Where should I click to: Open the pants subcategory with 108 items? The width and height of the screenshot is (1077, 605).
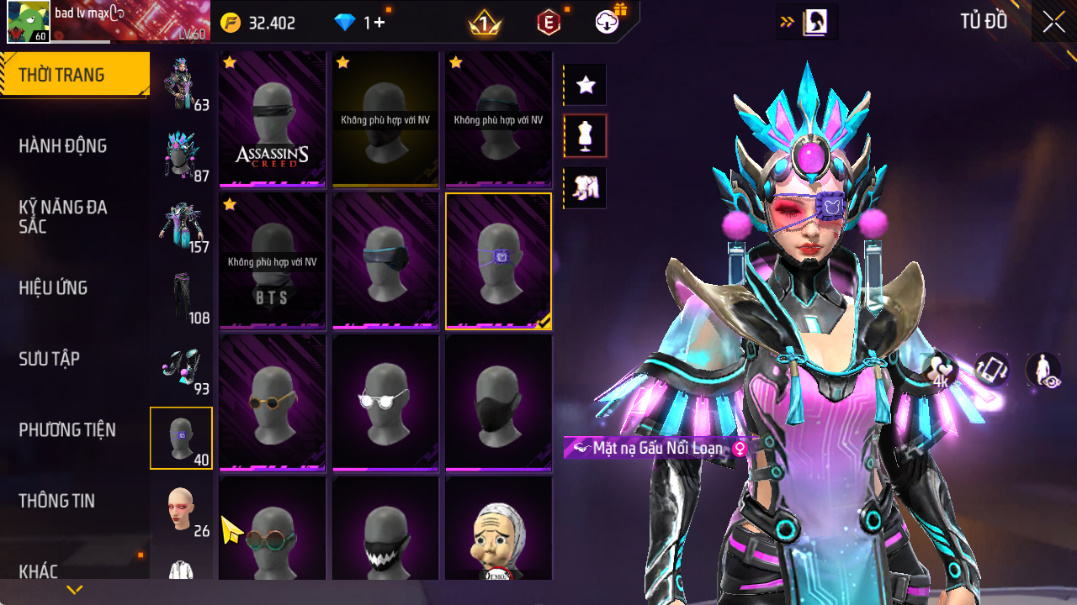[182, 298]
